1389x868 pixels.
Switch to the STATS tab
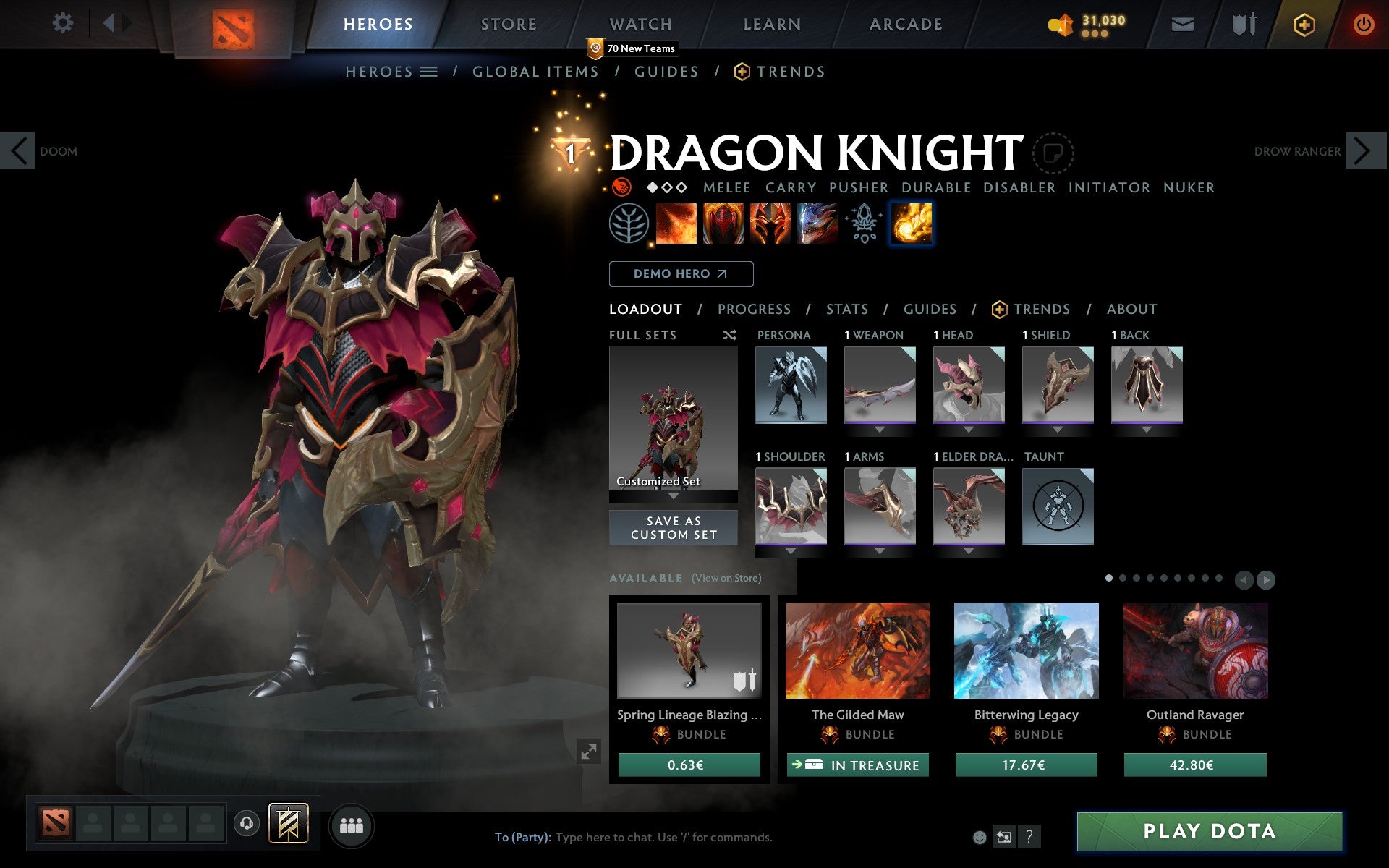click(x=846, y=309)
